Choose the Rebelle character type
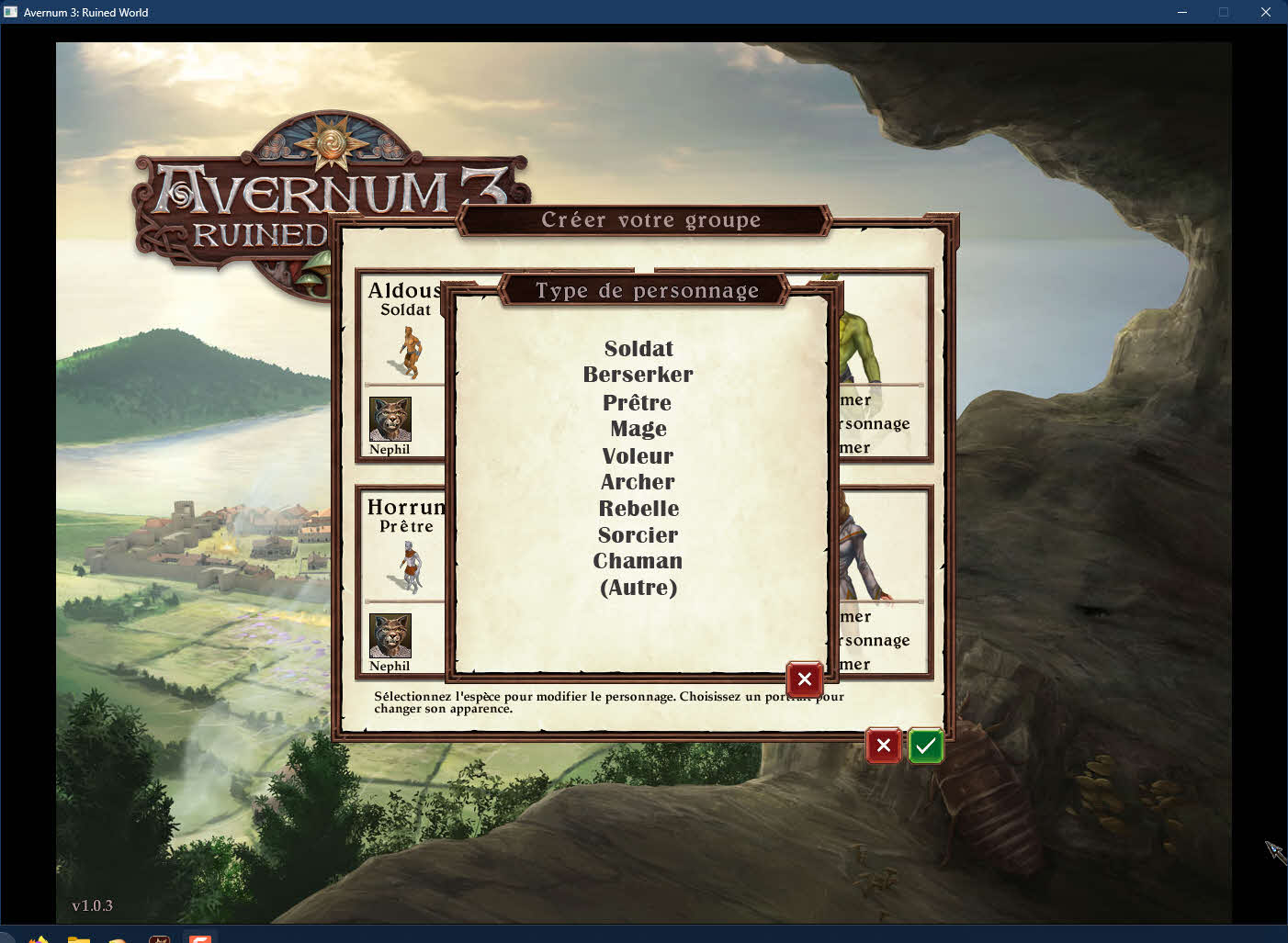This screenshot has height=943, width=1288. [638, 509]
